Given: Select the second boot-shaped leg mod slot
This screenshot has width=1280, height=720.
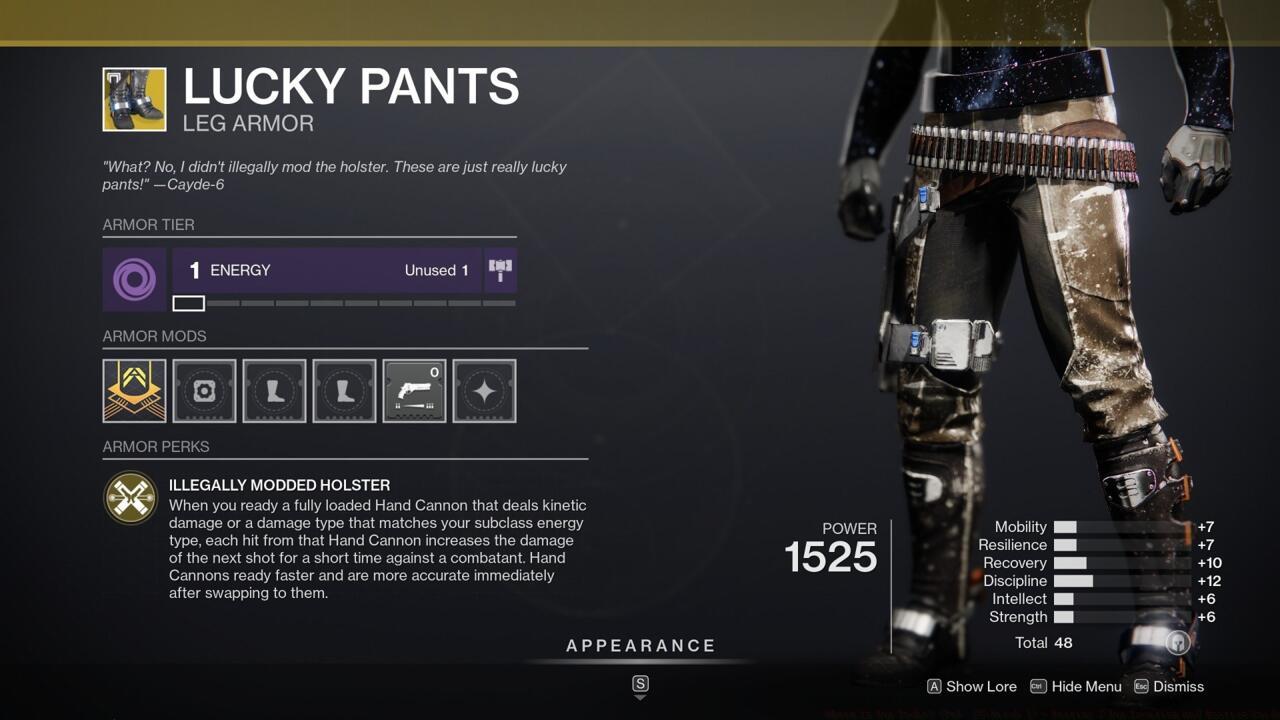Looking at the screenshot, I should pyautogui.click(x=344, y=391).
